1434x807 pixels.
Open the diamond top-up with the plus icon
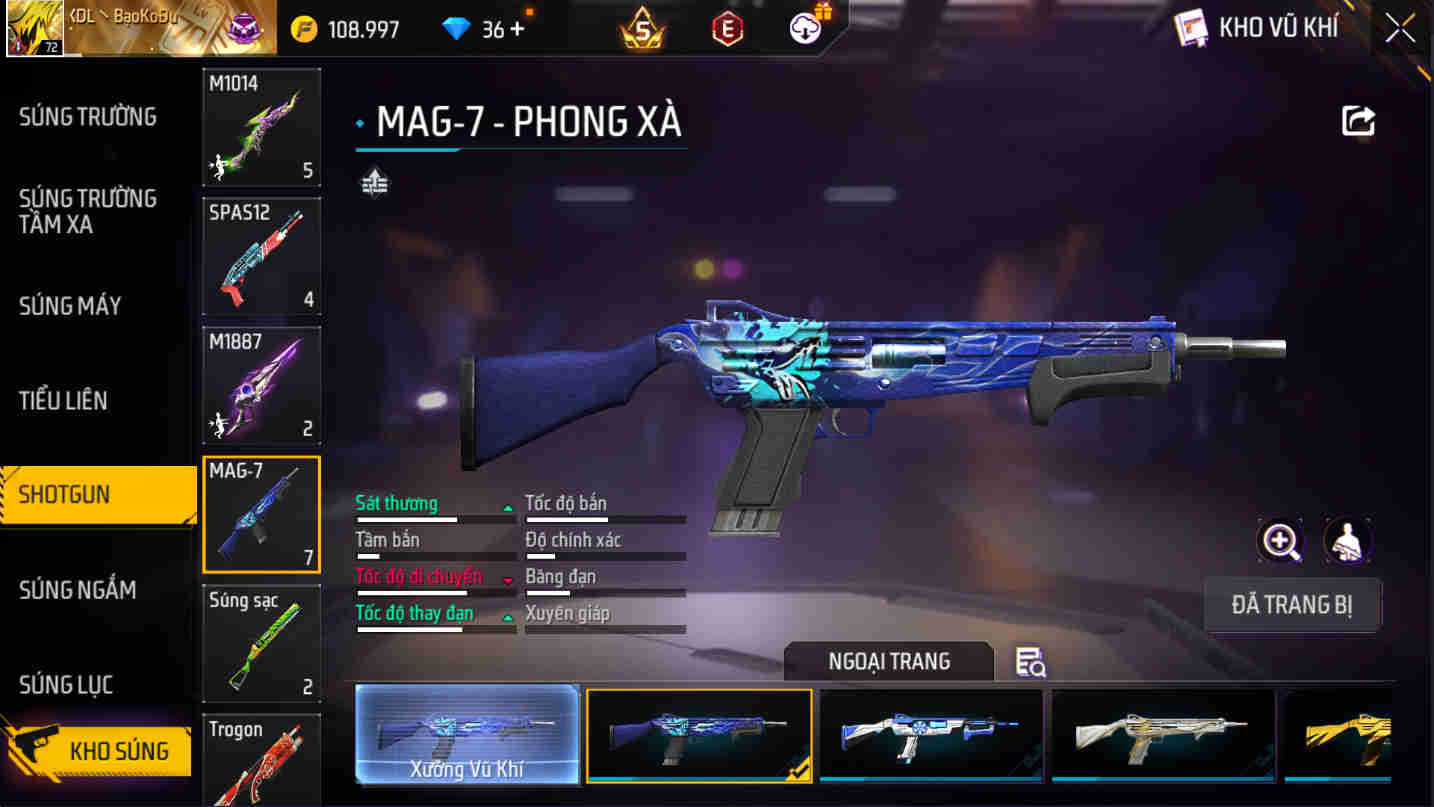click(516, 29)
